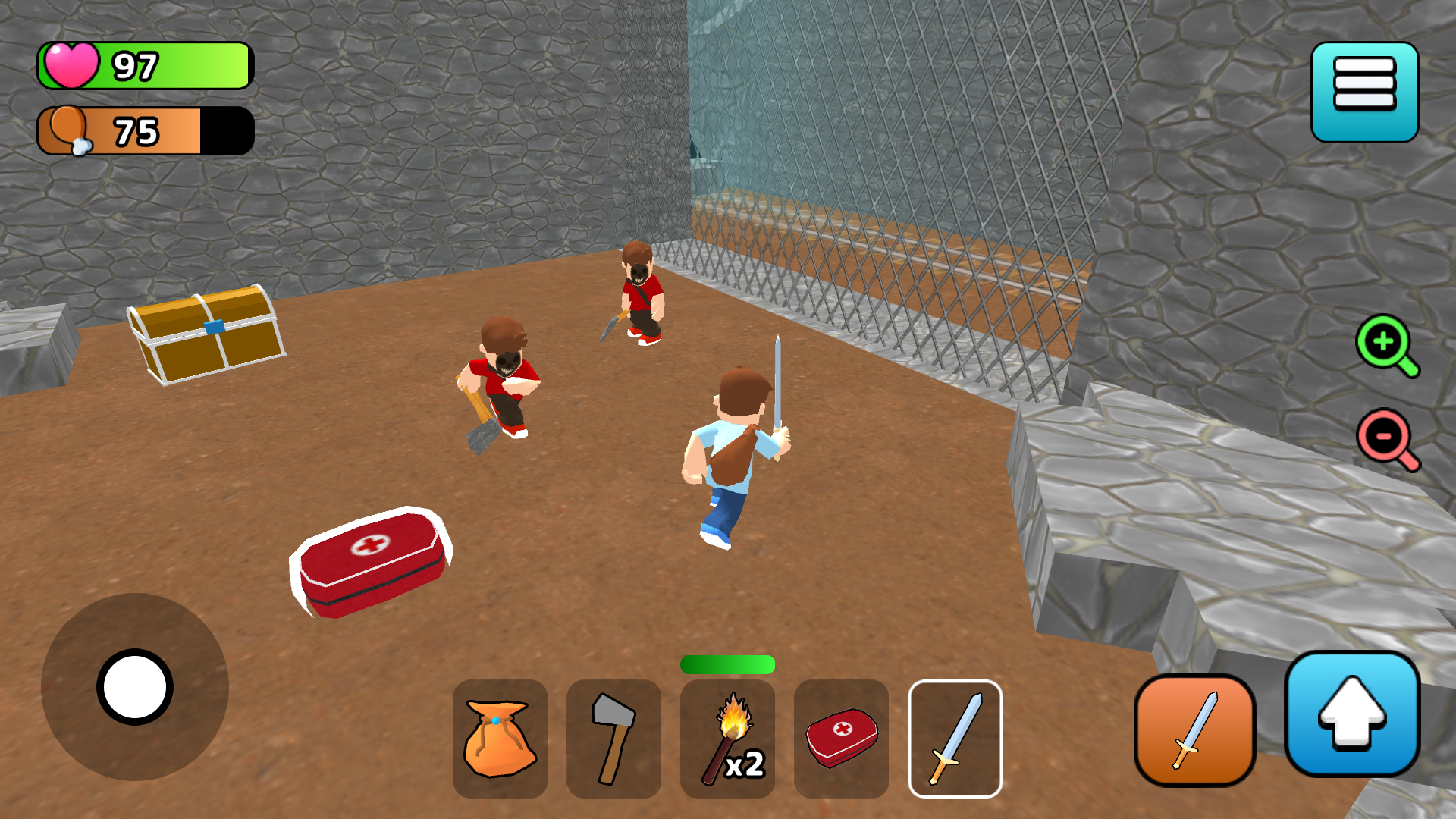1456x819 pixels.
Task: Select the loot bag item in the hotbar
Action: tap(500, 738)
